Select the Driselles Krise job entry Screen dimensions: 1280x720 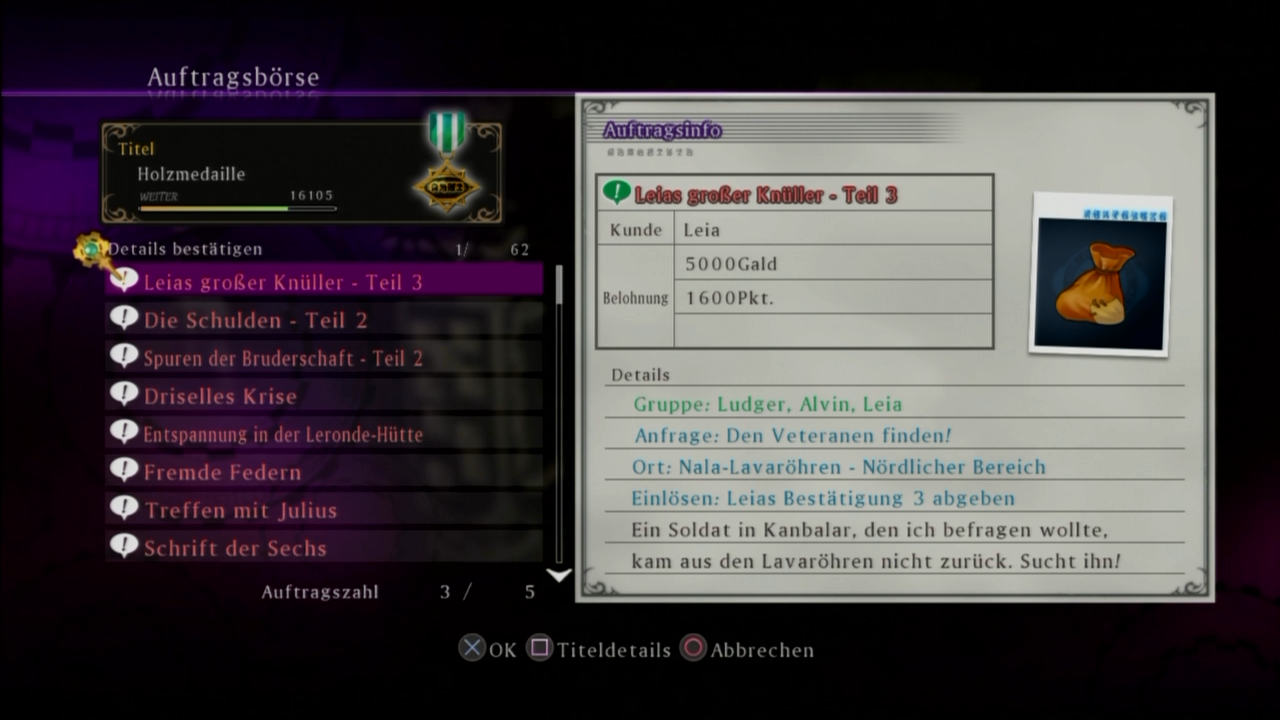click(x=324, y=396)
